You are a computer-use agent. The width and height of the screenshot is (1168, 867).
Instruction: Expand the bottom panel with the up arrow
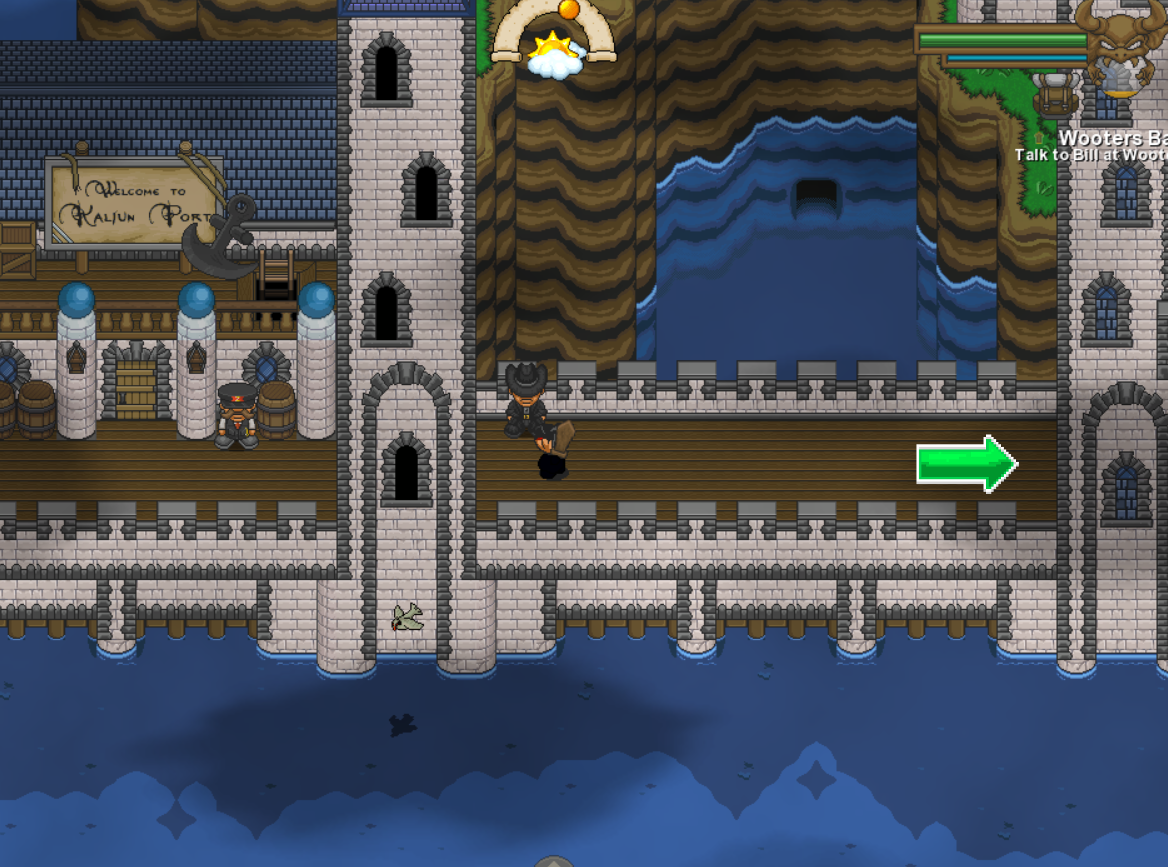[553, 860]
